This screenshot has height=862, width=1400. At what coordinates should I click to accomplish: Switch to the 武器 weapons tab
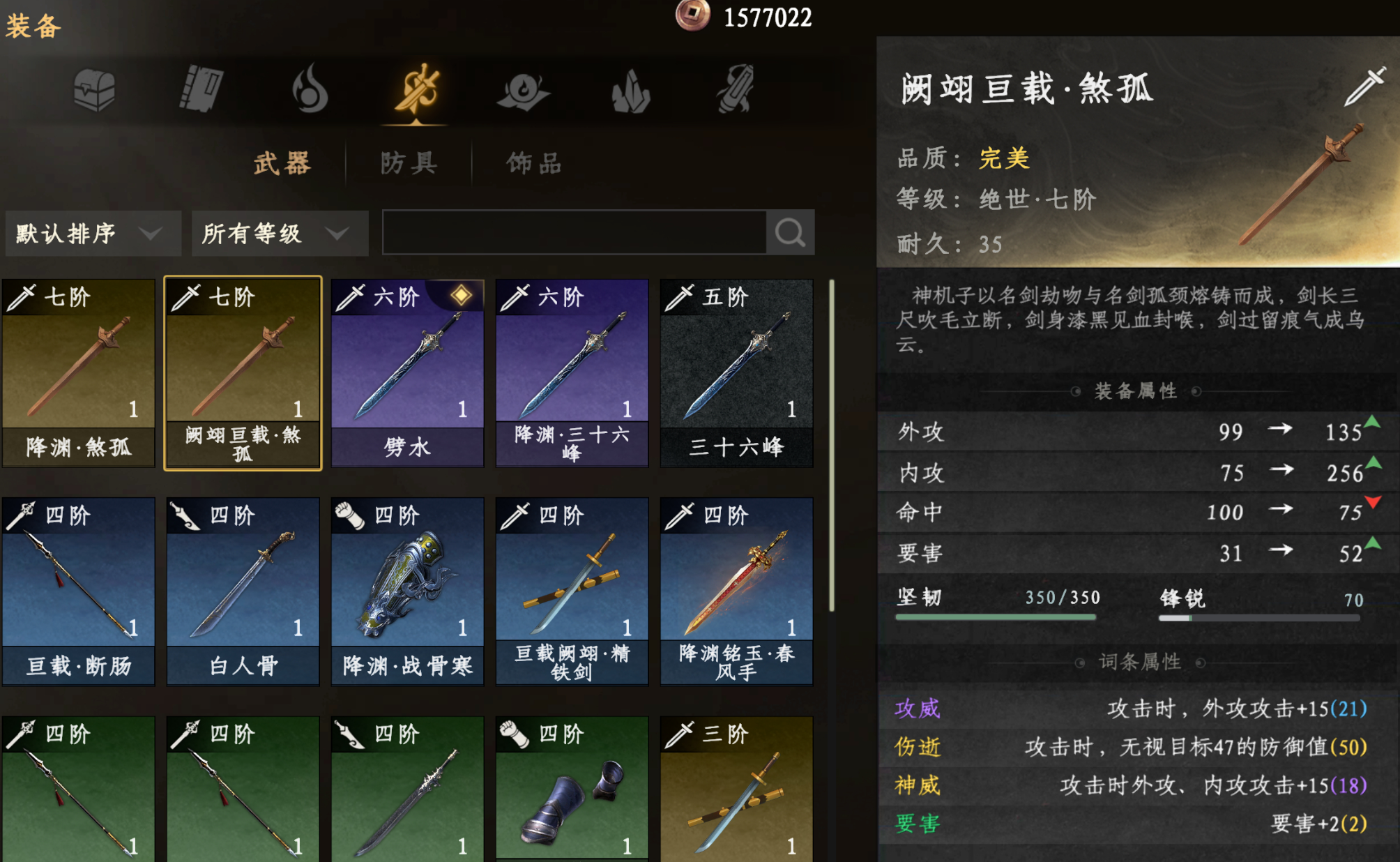(x=282, y=163)
